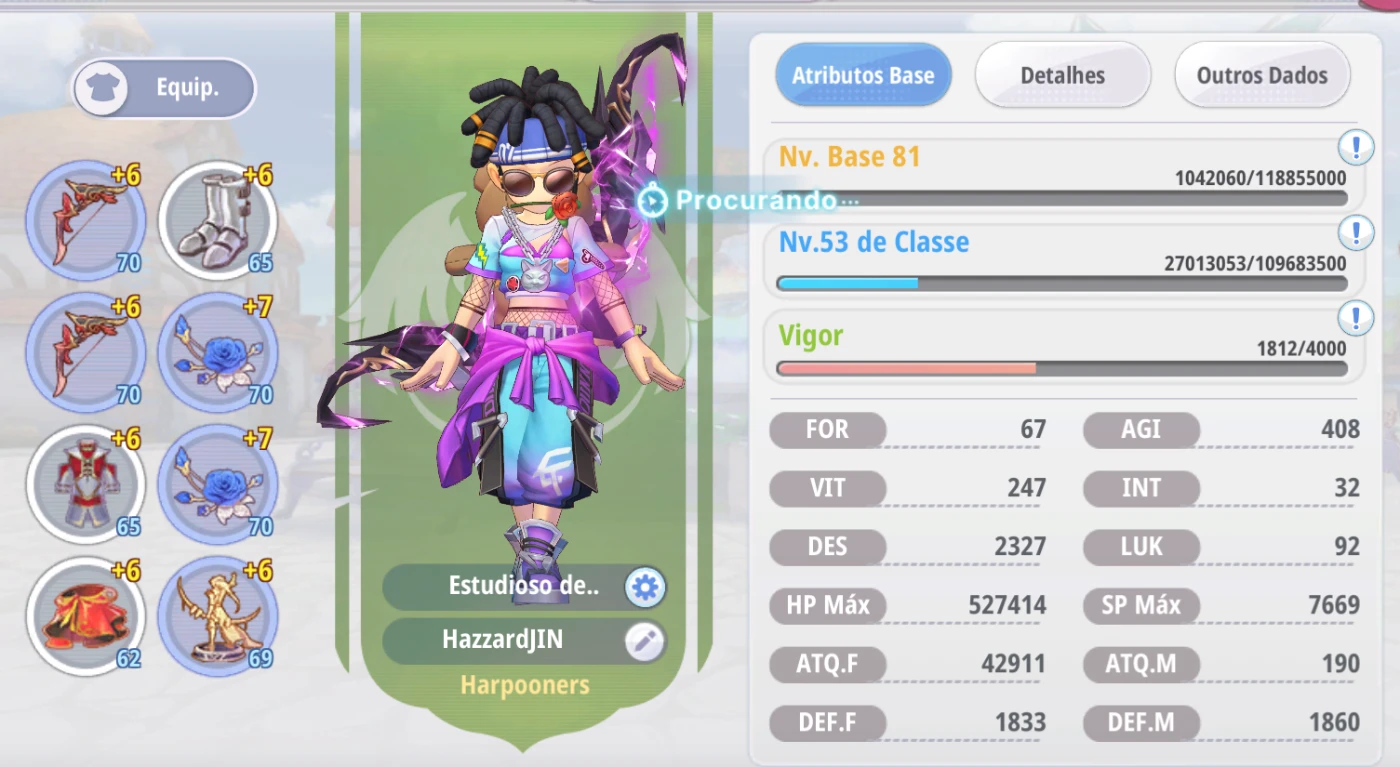Select the Atributos Base tab
Screen dimensions: 1400x767
pos(863,75)
